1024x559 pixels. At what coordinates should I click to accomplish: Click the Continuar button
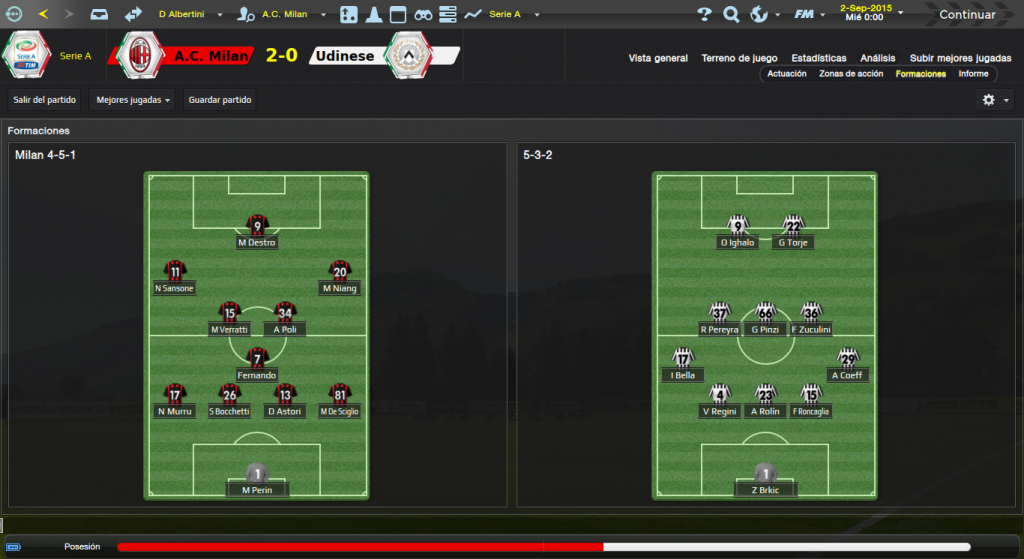pos(966,14)
